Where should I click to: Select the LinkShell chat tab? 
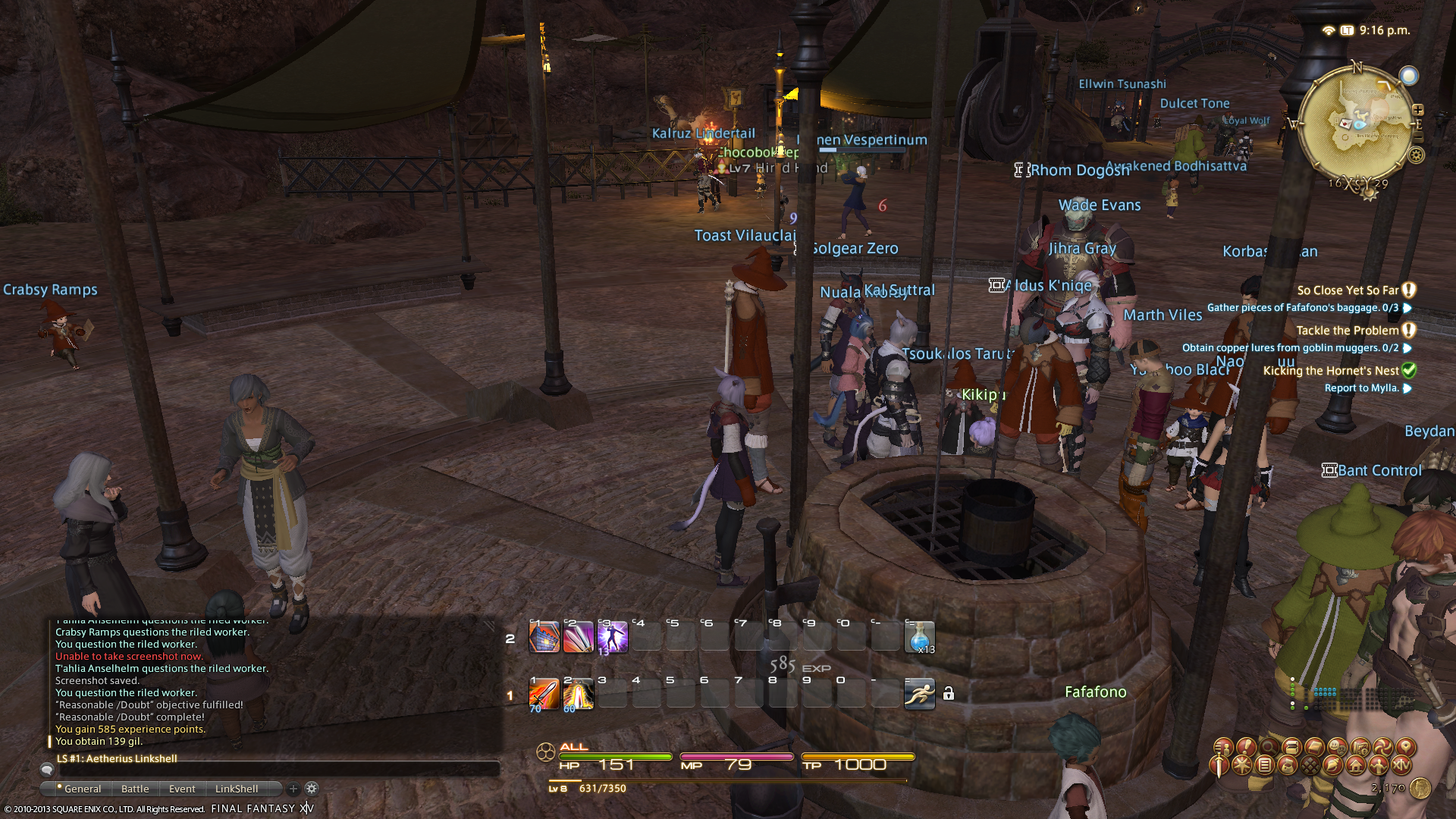point(237,789)
